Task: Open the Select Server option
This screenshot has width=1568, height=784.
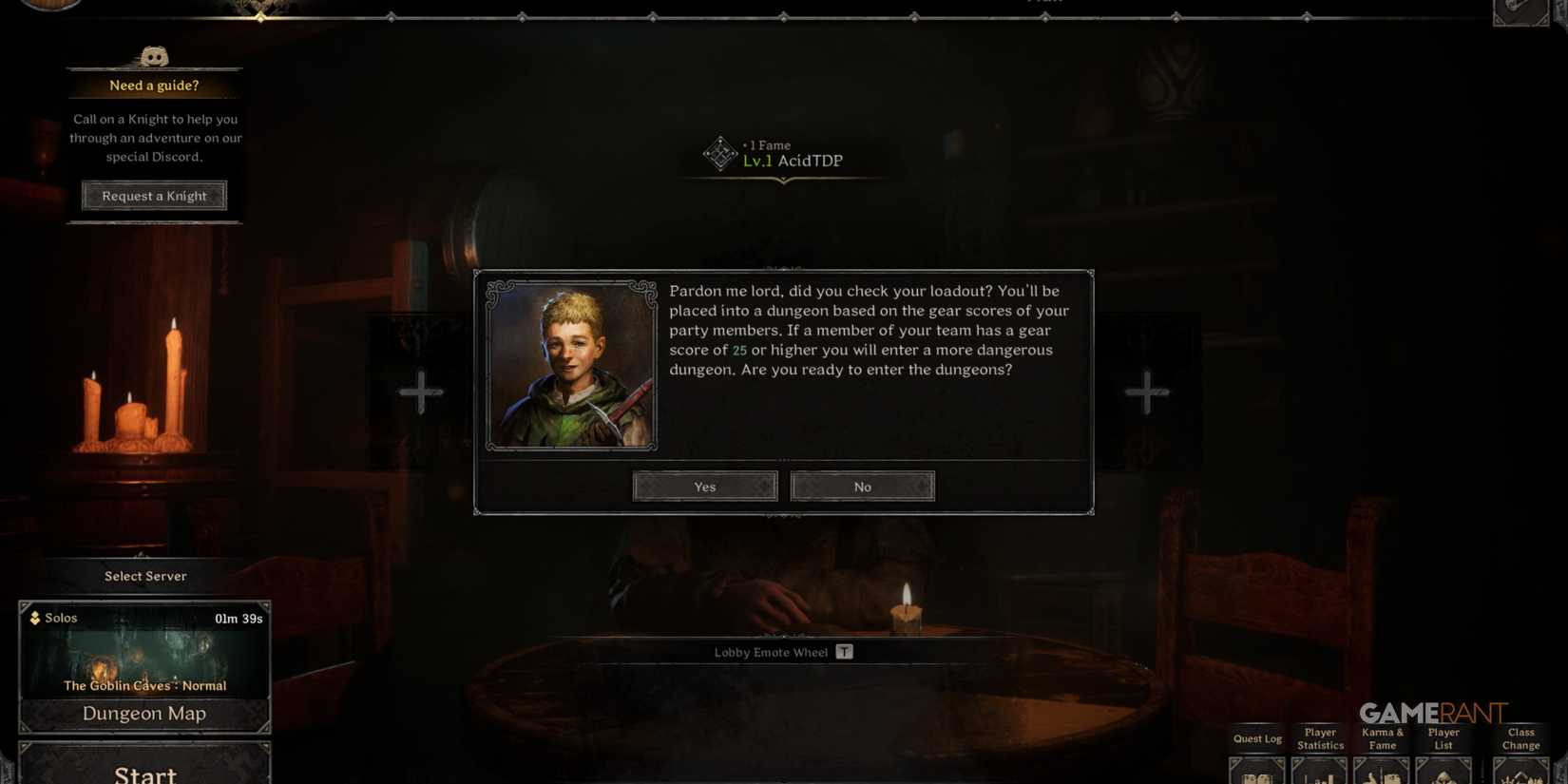Action: click(x=144, y=575)
